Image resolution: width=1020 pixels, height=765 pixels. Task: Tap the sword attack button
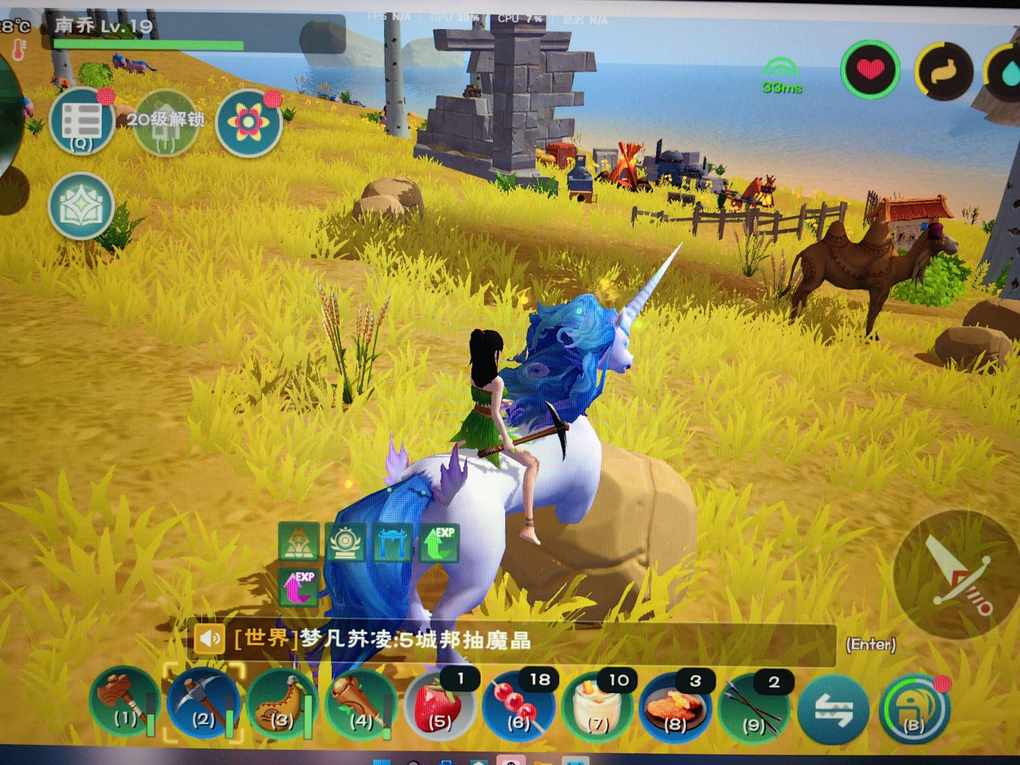pos(955,574)
